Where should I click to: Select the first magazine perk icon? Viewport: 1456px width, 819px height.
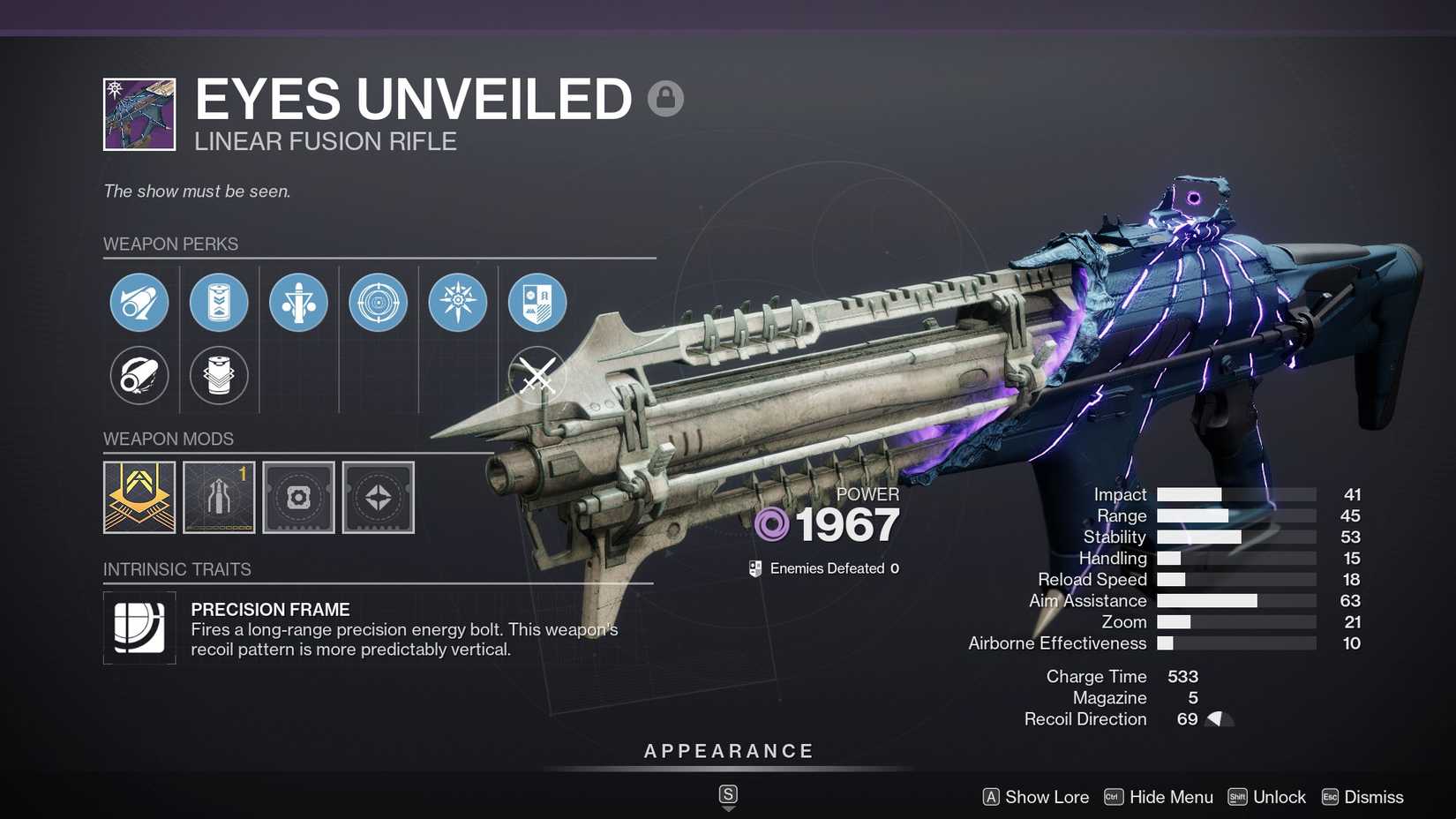219,303
